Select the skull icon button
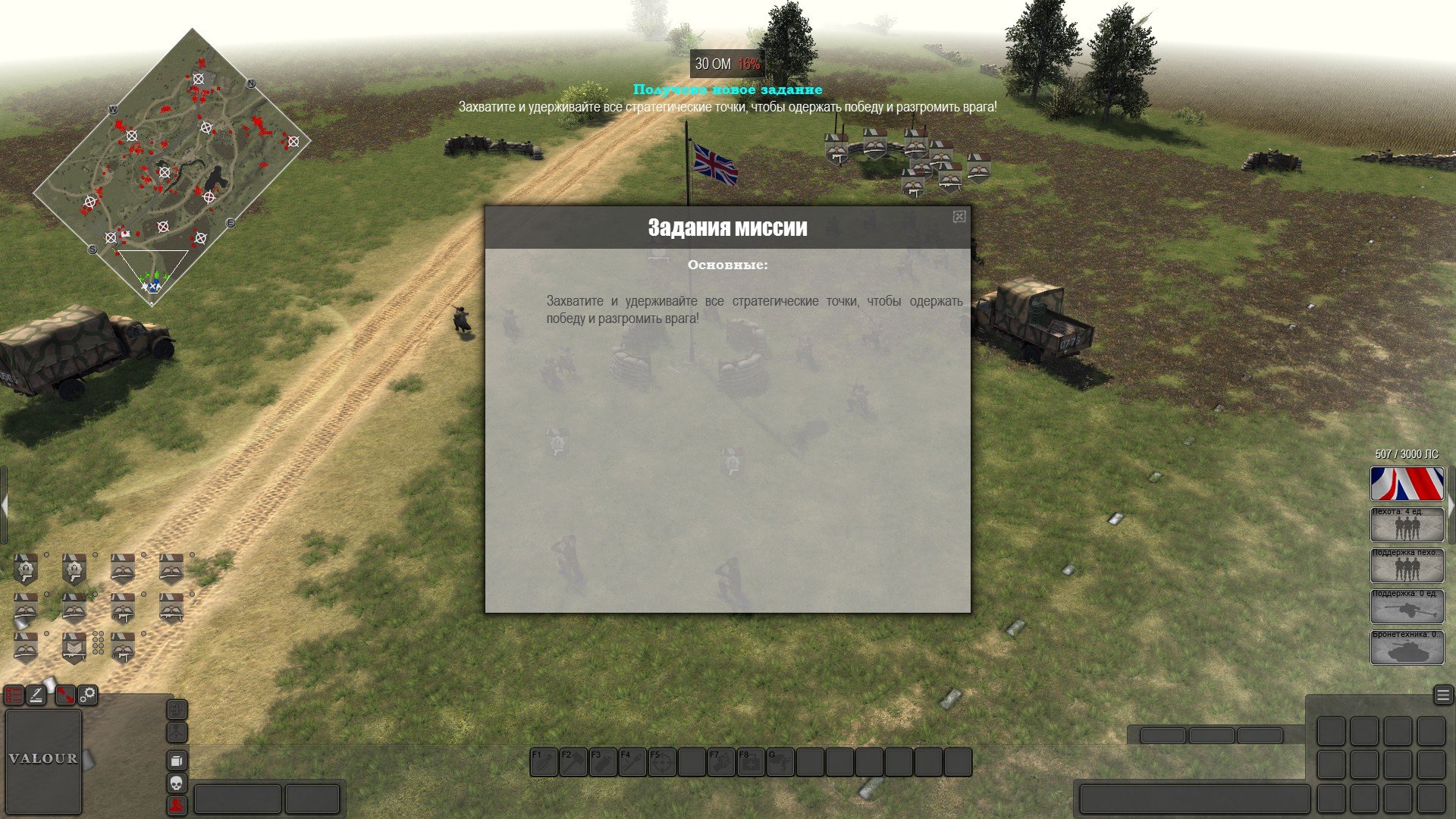This screenshot has width=1456, height=819. point(176,783)
